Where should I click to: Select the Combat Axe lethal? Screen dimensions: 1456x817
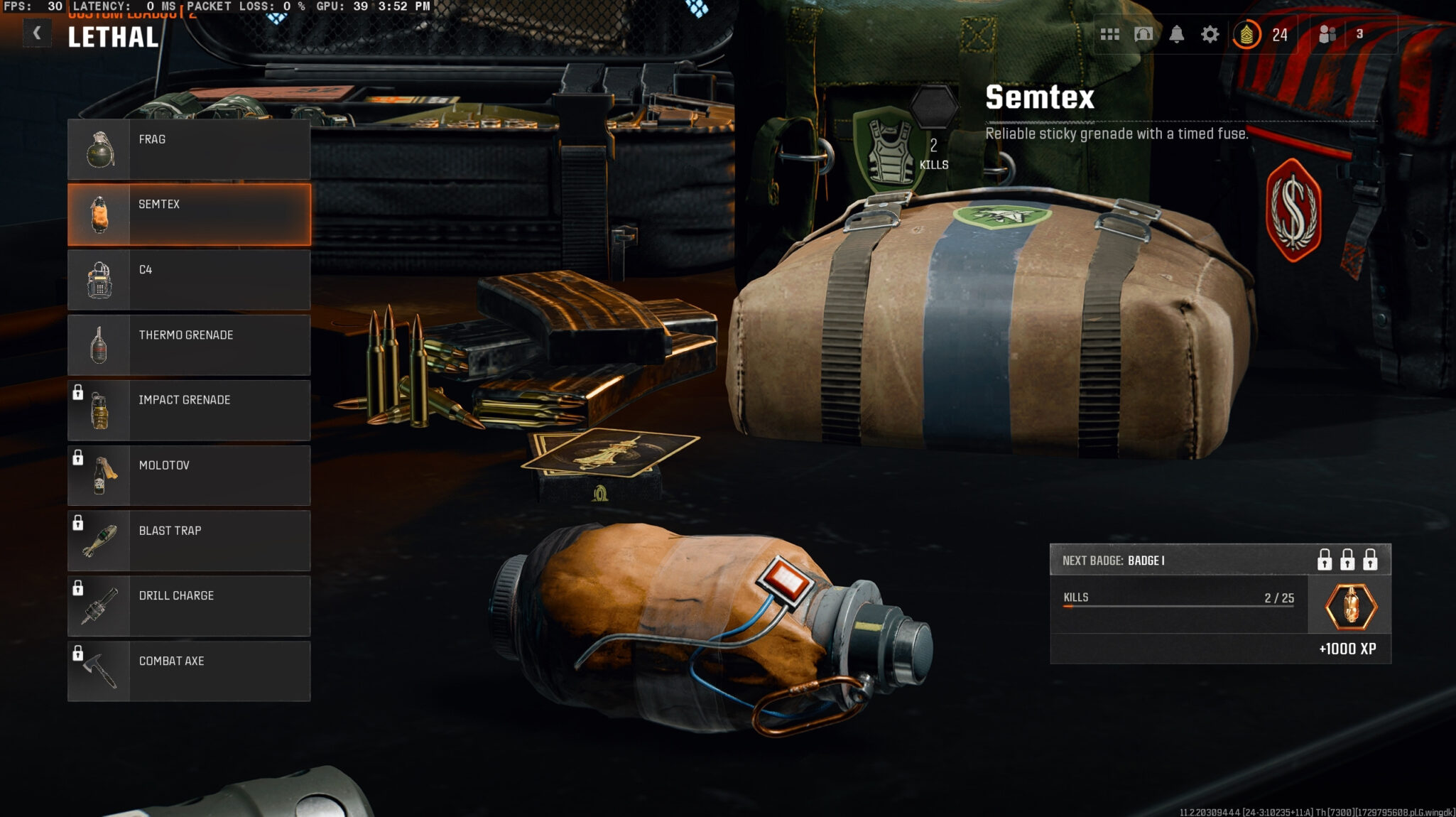(x=189, y=671)
